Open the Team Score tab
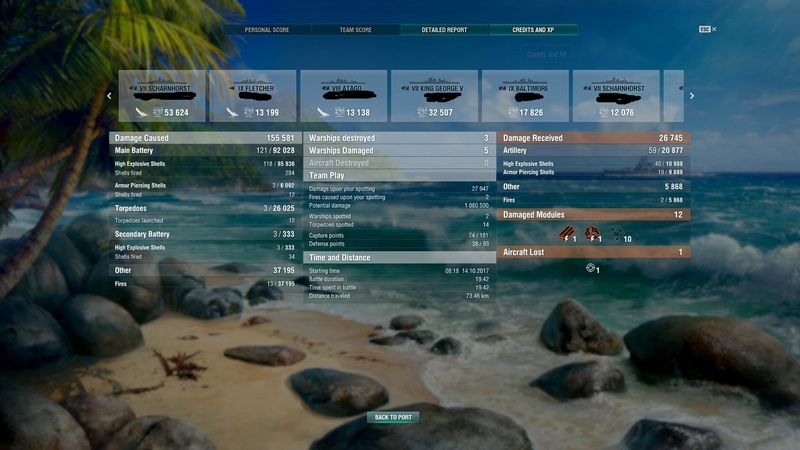 pyautogui.click(x=355, y=30)
